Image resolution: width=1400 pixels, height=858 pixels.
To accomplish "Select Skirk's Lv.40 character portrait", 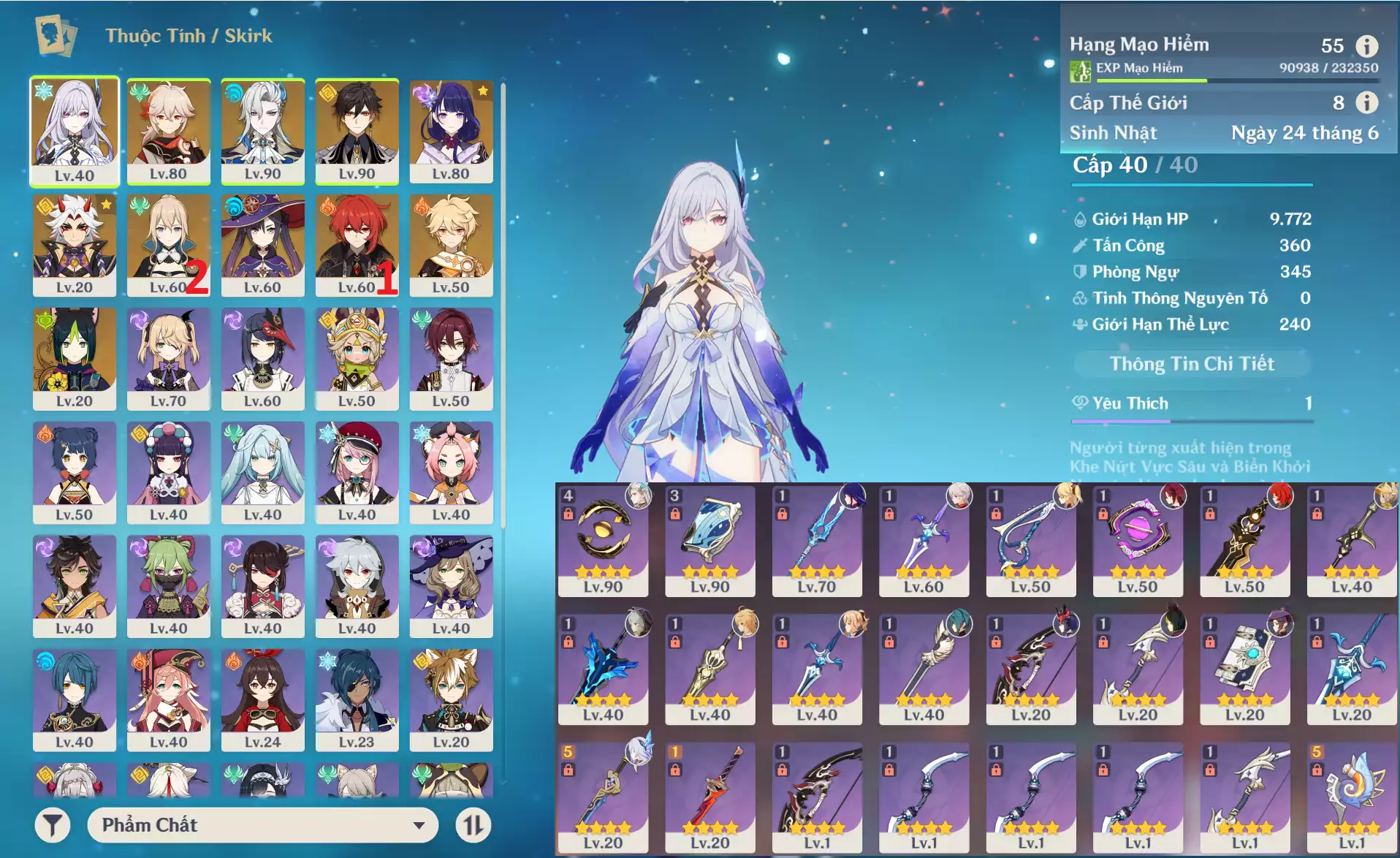I will pos(74,130).
